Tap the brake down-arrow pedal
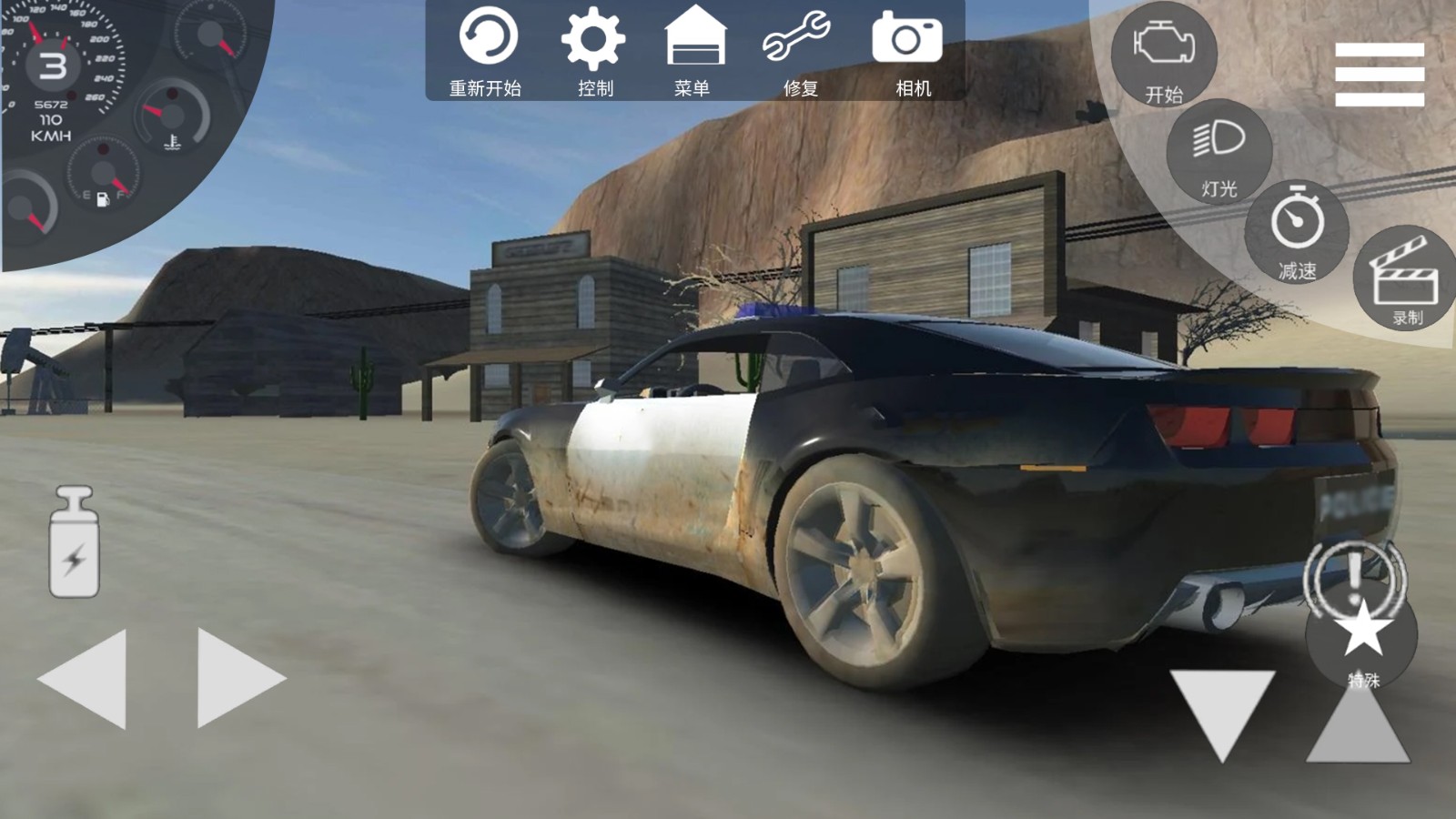Screen dimensions: 1456x819 (1222, 712)
